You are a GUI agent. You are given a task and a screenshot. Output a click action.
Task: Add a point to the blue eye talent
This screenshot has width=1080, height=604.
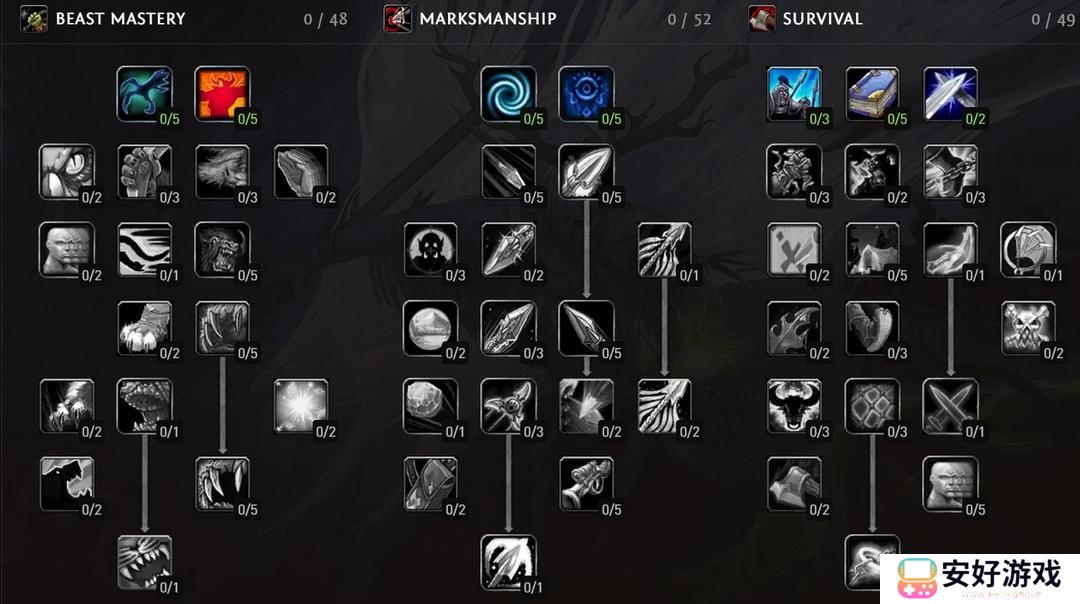click(x=586, y=94)
